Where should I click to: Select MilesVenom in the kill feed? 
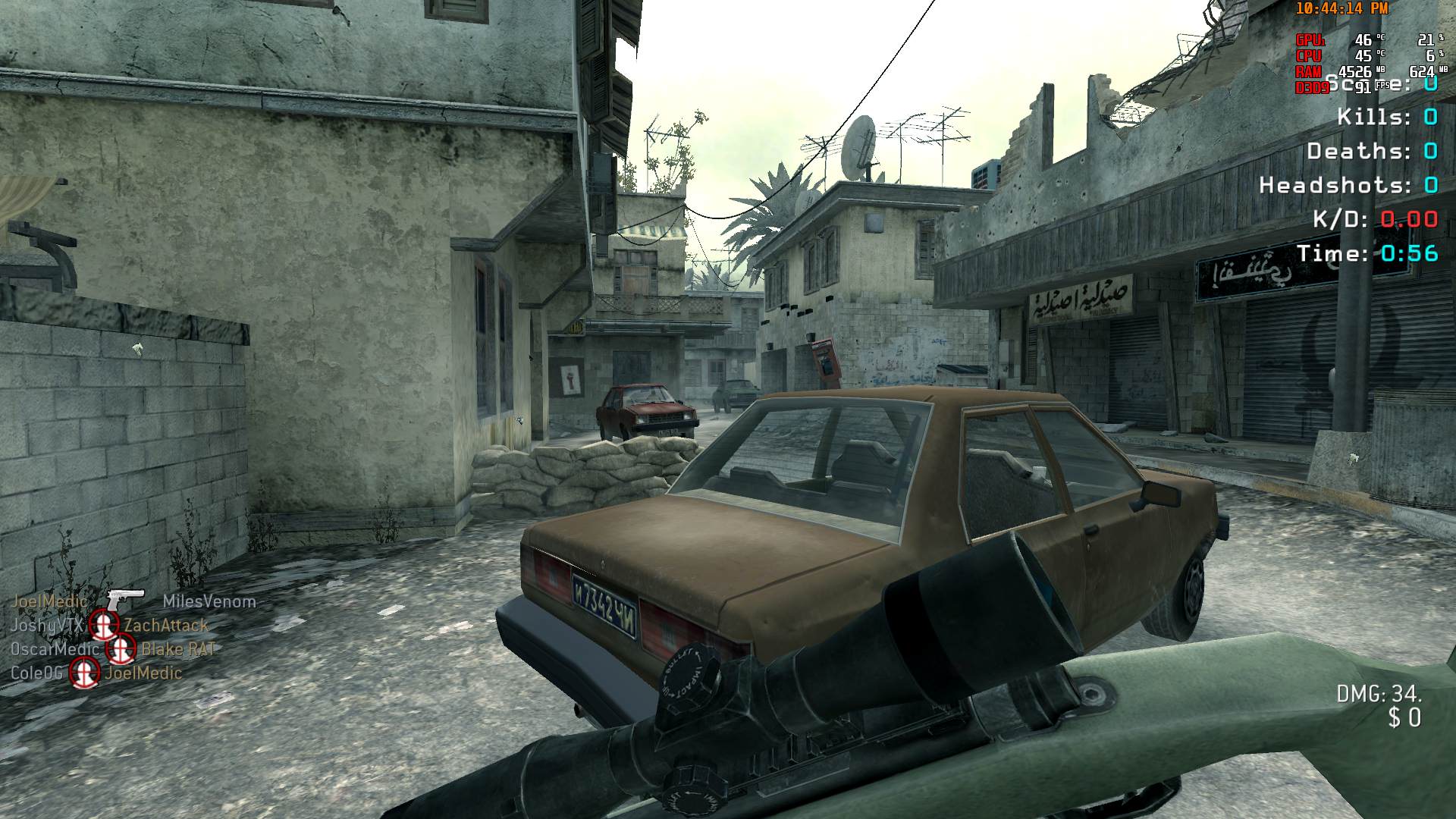point(209,601)
